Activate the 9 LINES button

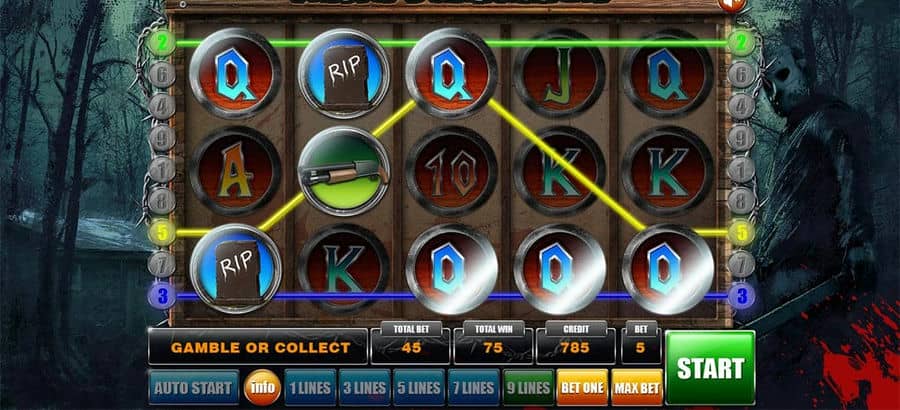point(528,387)
